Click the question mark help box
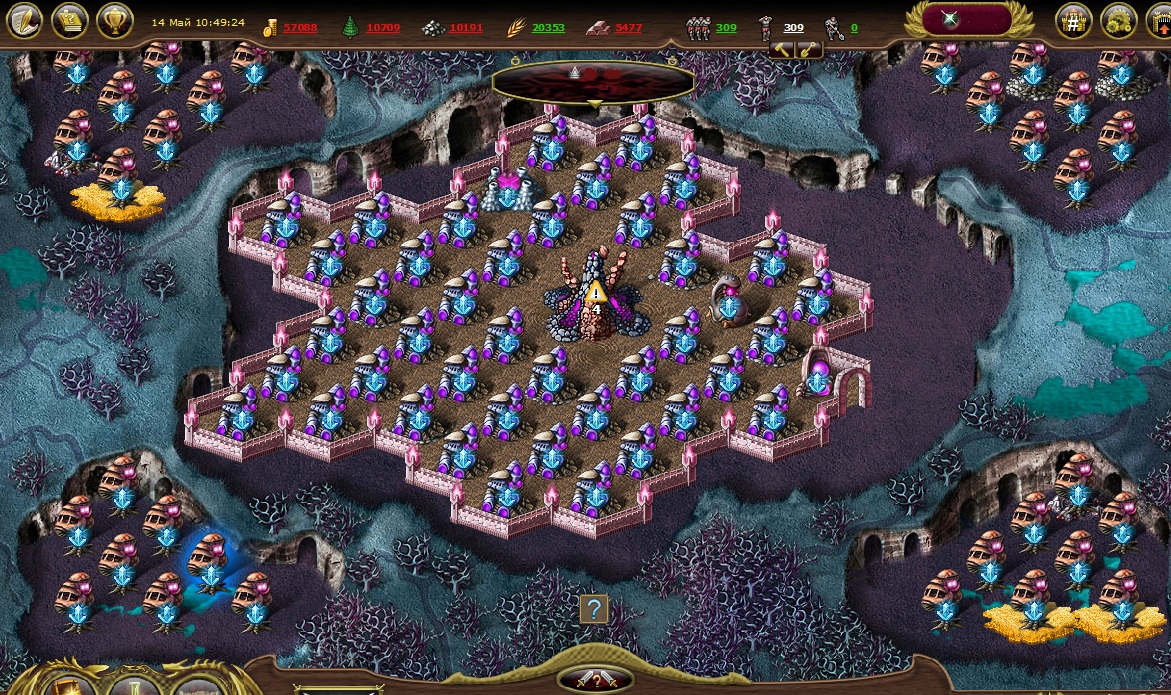The width and height of the screenshot is (1171, 695). click(x=594, y=609)
